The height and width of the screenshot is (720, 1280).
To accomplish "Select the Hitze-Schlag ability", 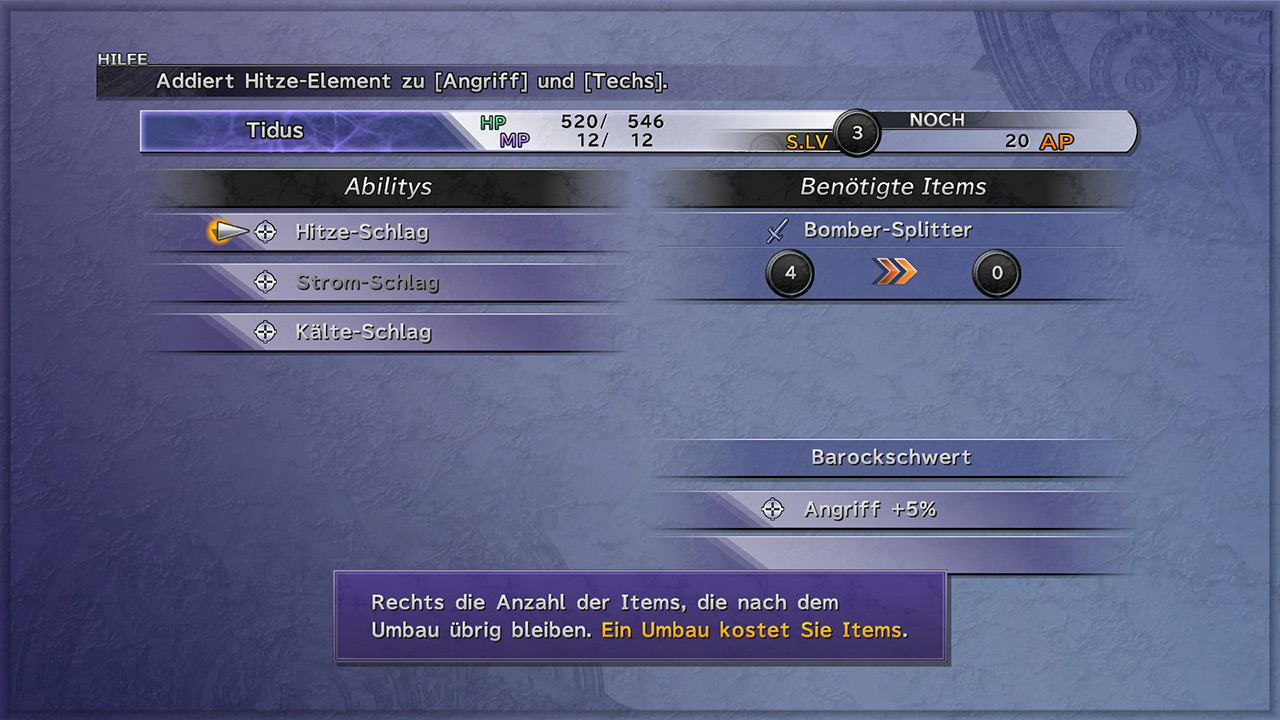I will 362,232.
